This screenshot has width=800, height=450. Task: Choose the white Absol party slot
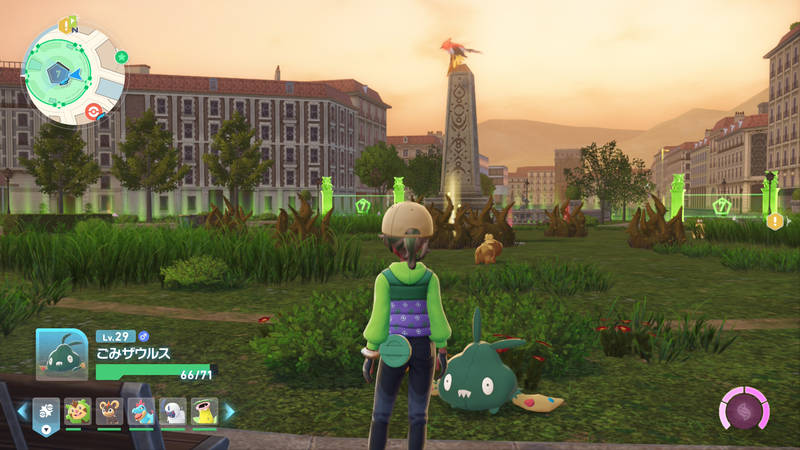[173, 411]
